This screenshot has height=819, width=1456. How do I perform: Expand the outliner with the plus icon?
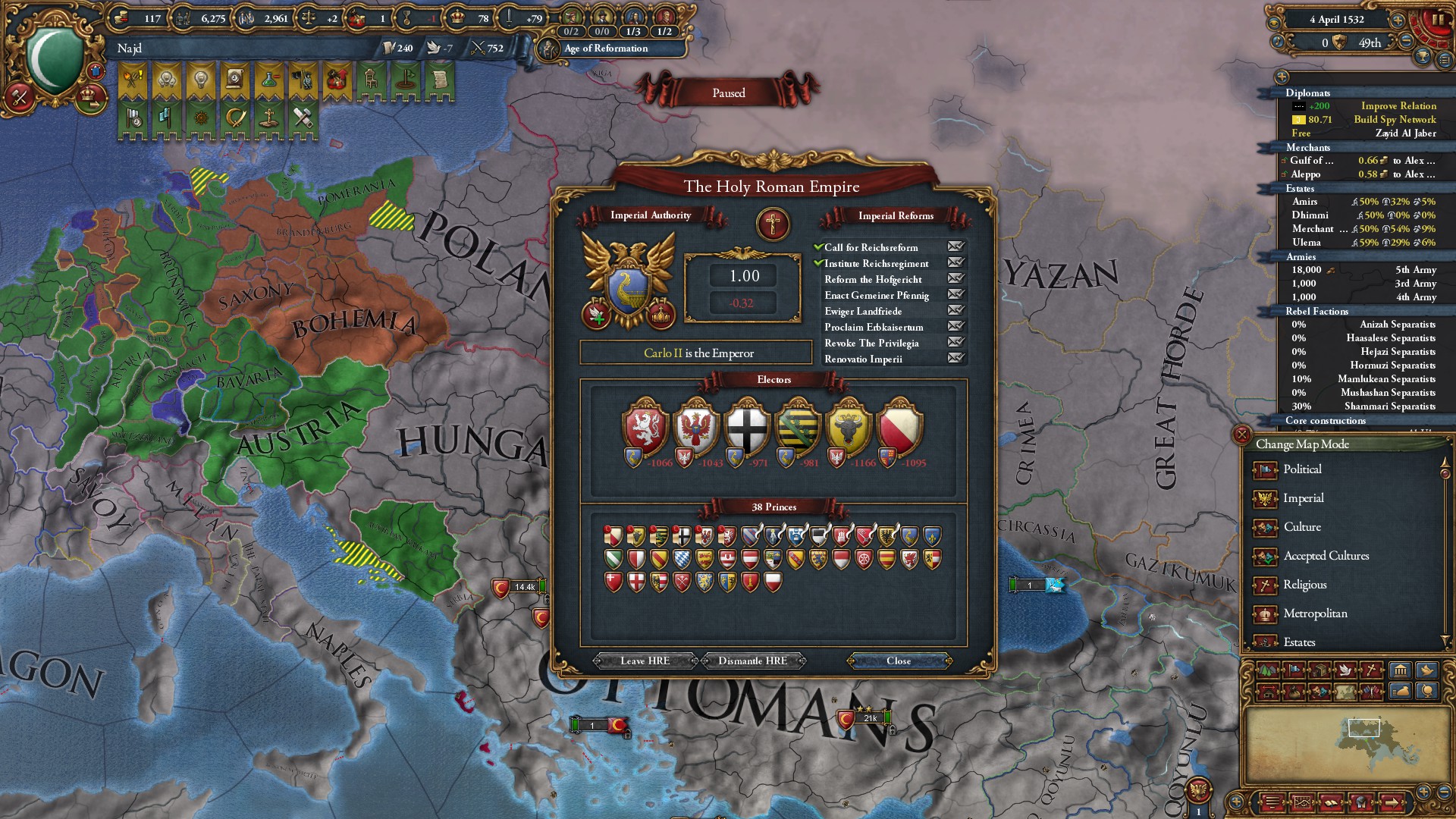tap(1282, 76)
